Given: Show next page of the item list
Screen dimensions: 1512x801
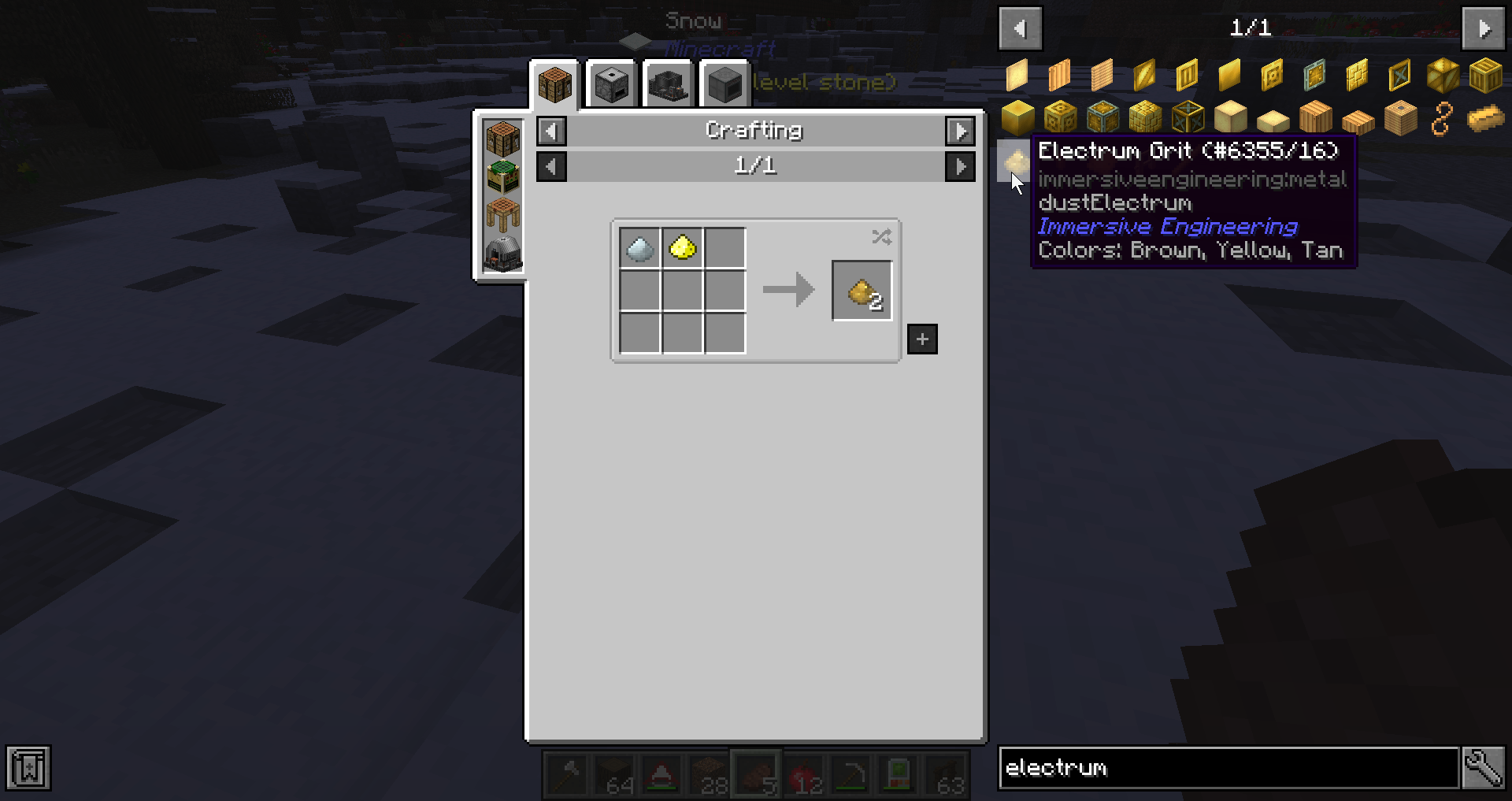Looking at the screenshot, I should point(1484,28).
